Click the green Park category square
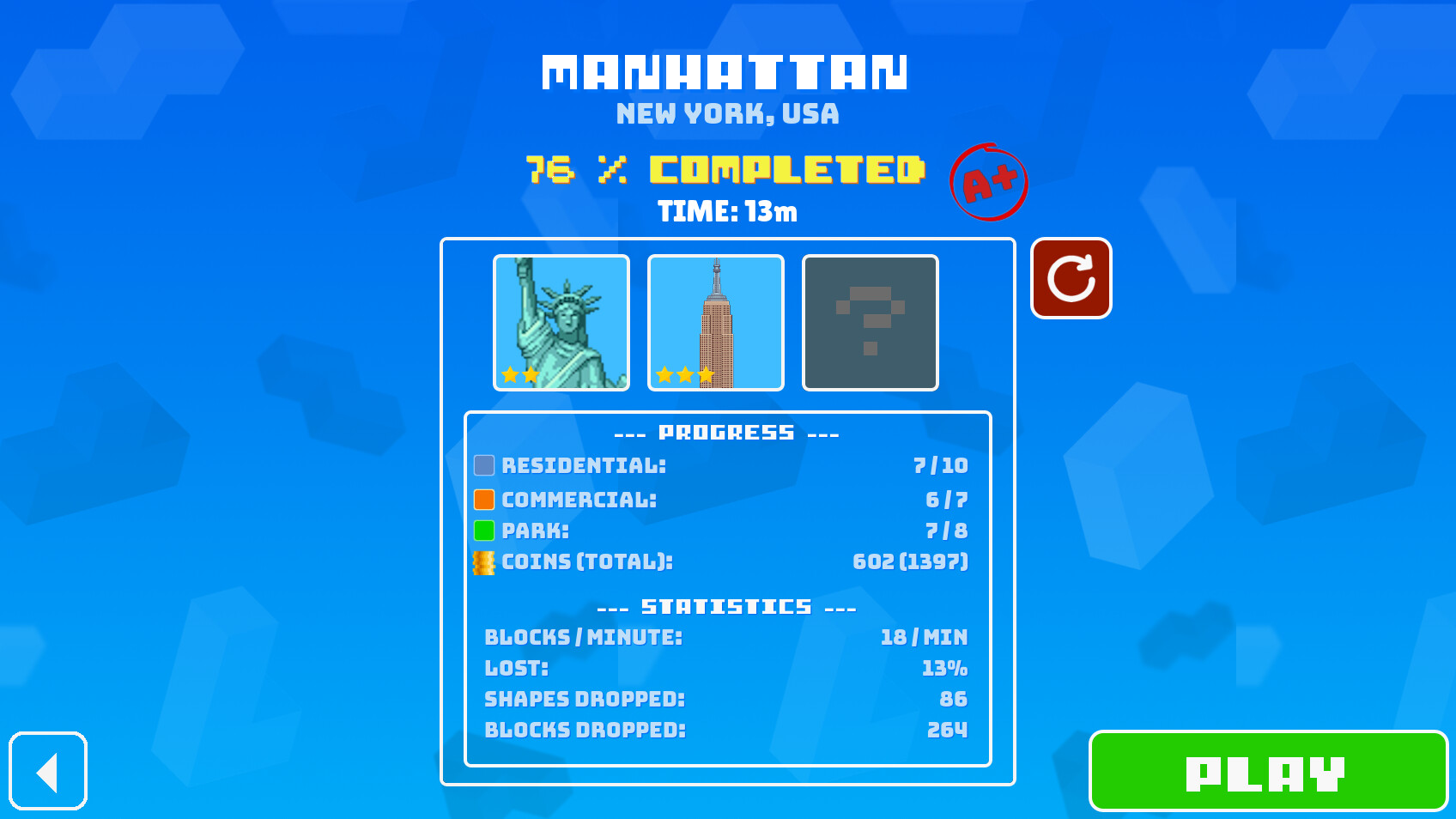 coord(485,531)
